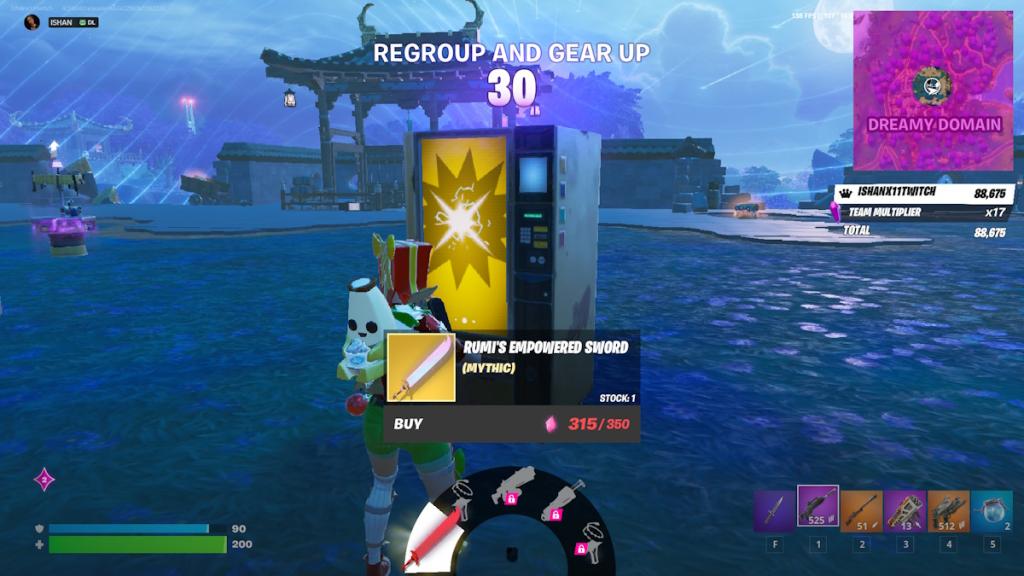Select Rumi's Empowered Sword item thumbnail
Viewport: 1024px width, 576px height.
click(x=420, y=367)
